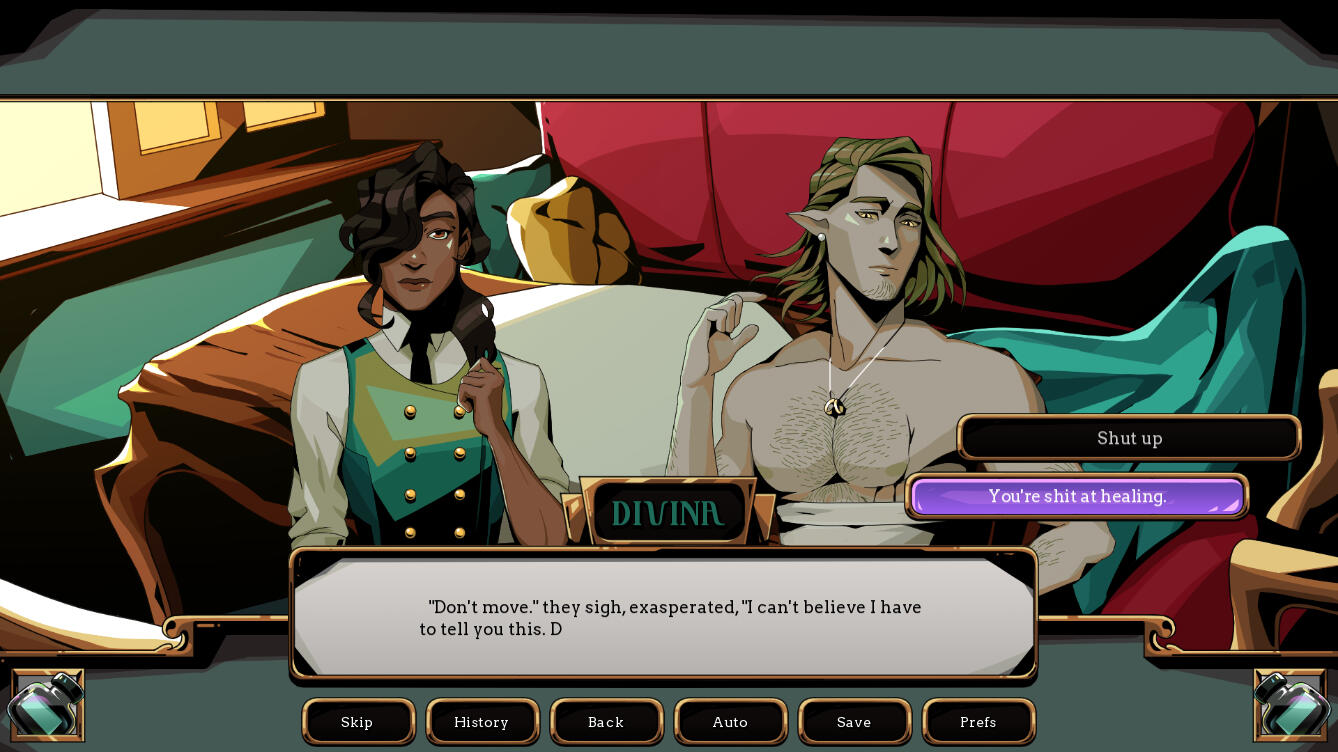Go Back to previous line
Image resolution: width=1338 pixels, height=752 pixels.
(x=606, y=722)
